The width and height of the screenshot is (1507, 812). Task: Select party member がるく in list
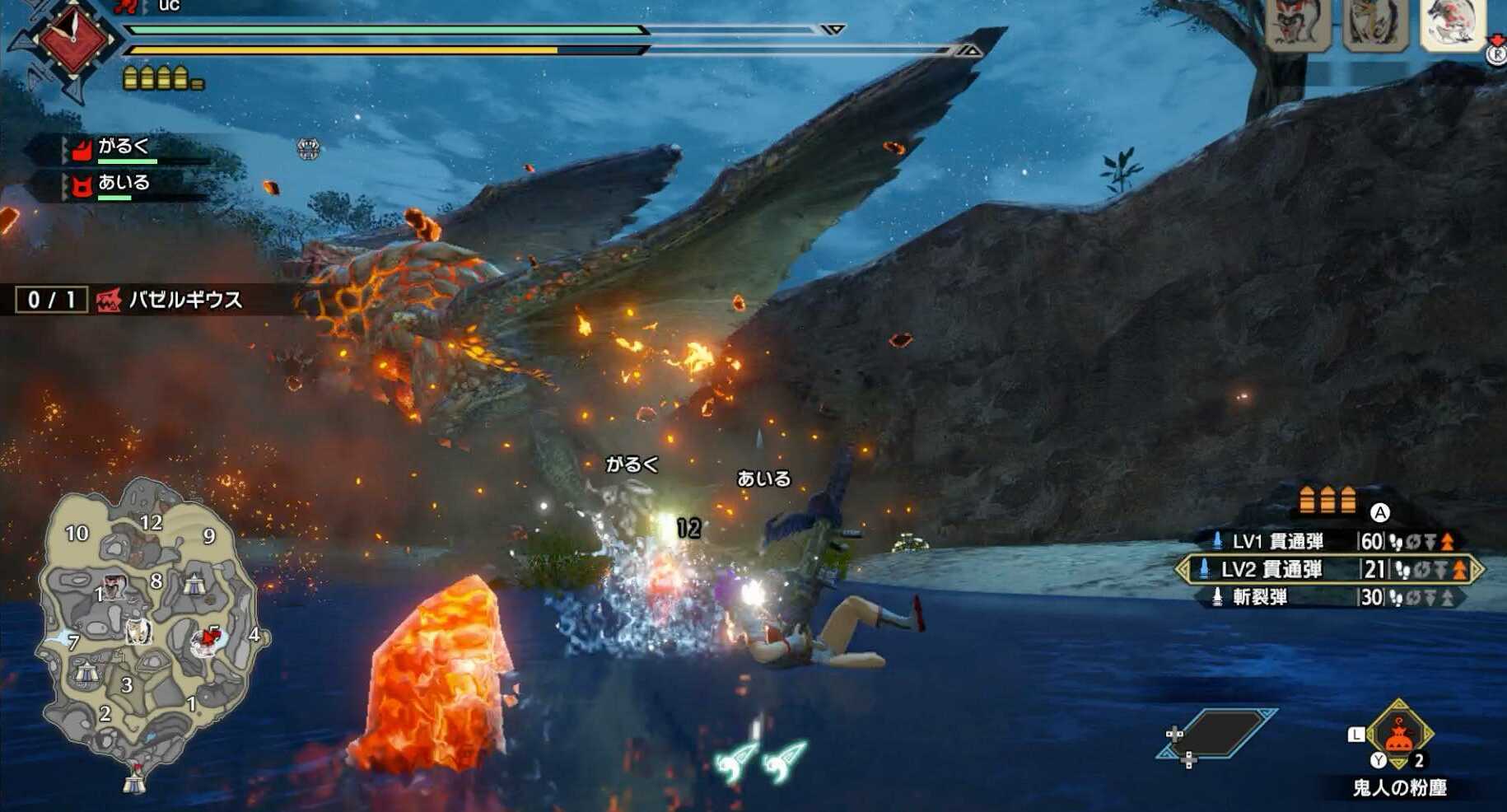click(124, 147)
